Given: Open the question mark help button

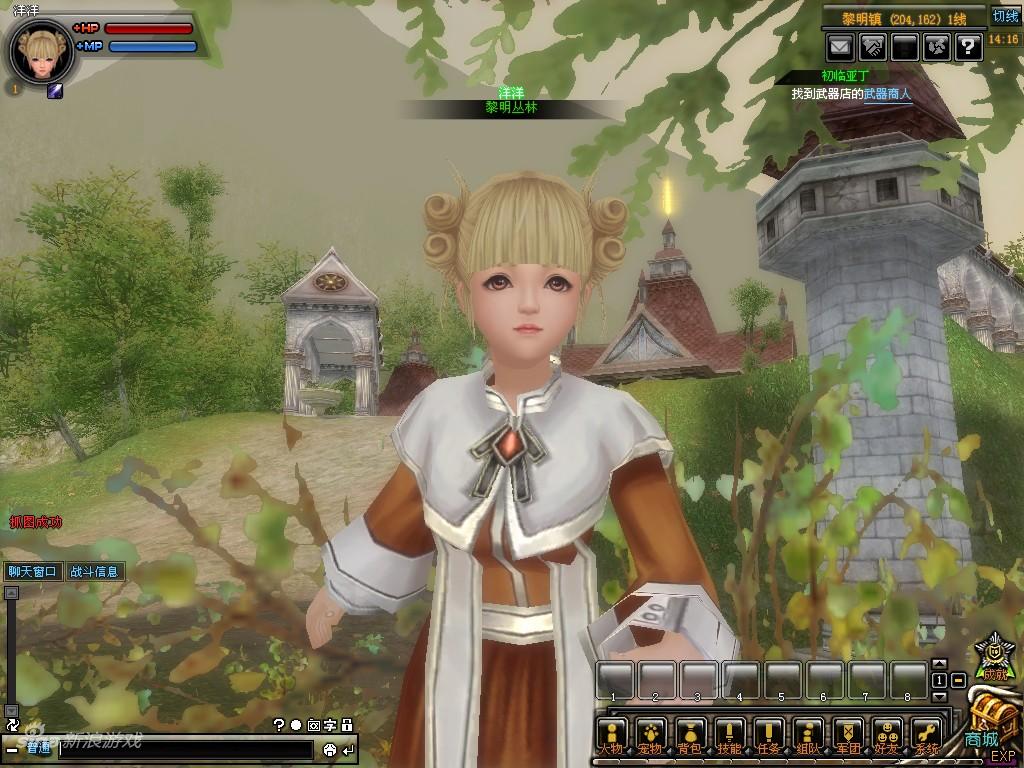Looking at the screenshot, I should 968,46.
